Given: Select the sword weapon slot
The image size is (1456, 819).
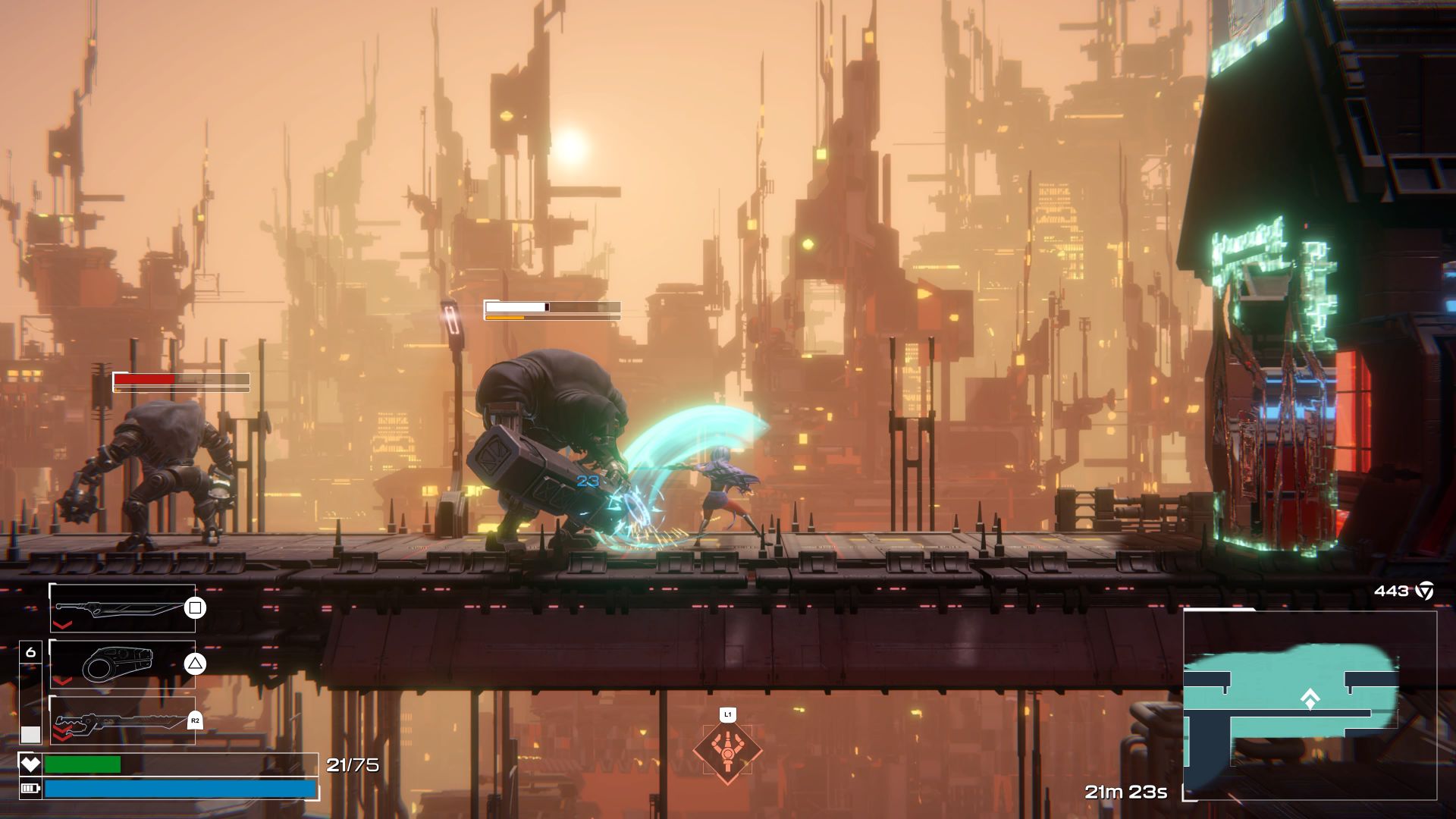Looking at the screenshot, I should (x=121, y=608).
